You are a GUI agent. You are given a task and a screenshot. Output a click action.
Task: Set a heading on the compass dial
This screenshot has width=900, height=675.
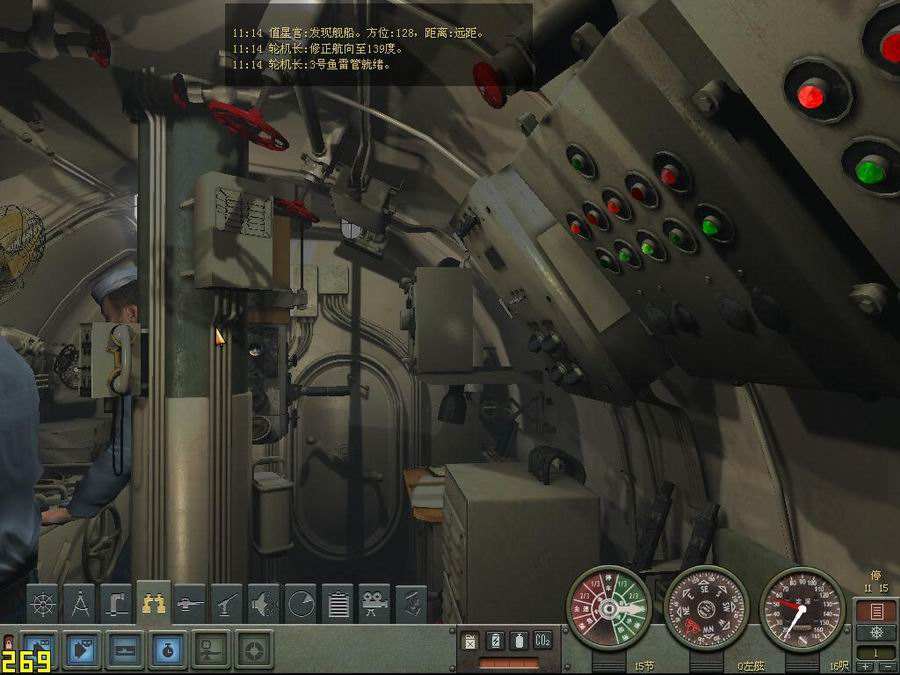pos(706,608)
